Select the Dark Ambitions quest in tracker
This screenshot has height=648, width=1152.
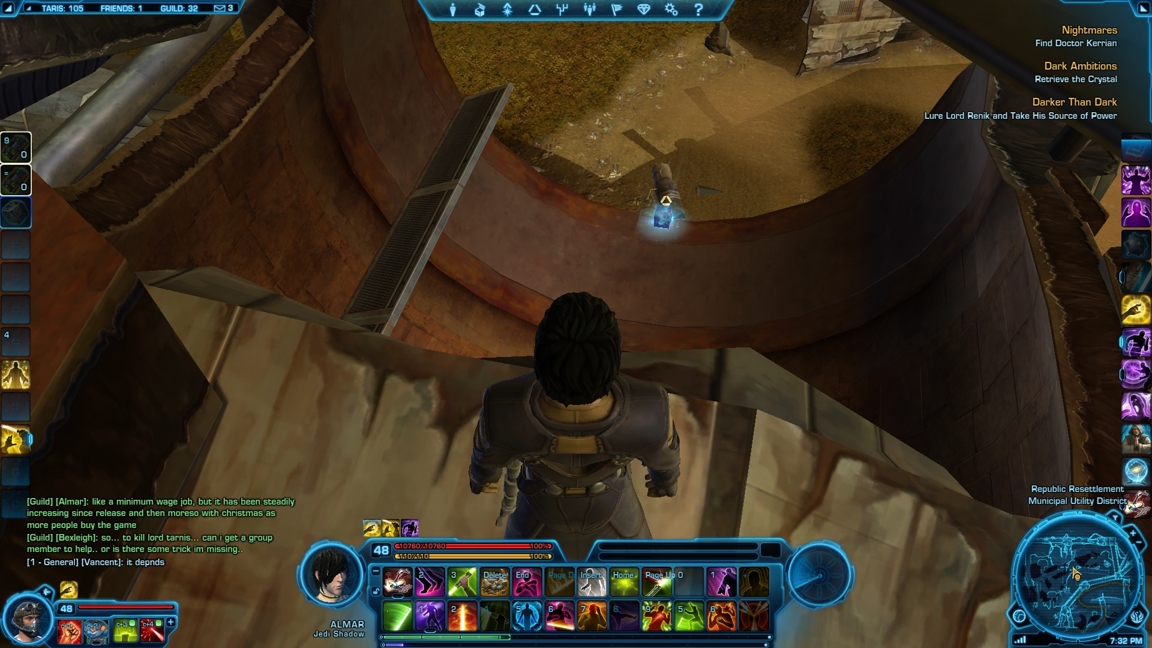click(1080, 66)
